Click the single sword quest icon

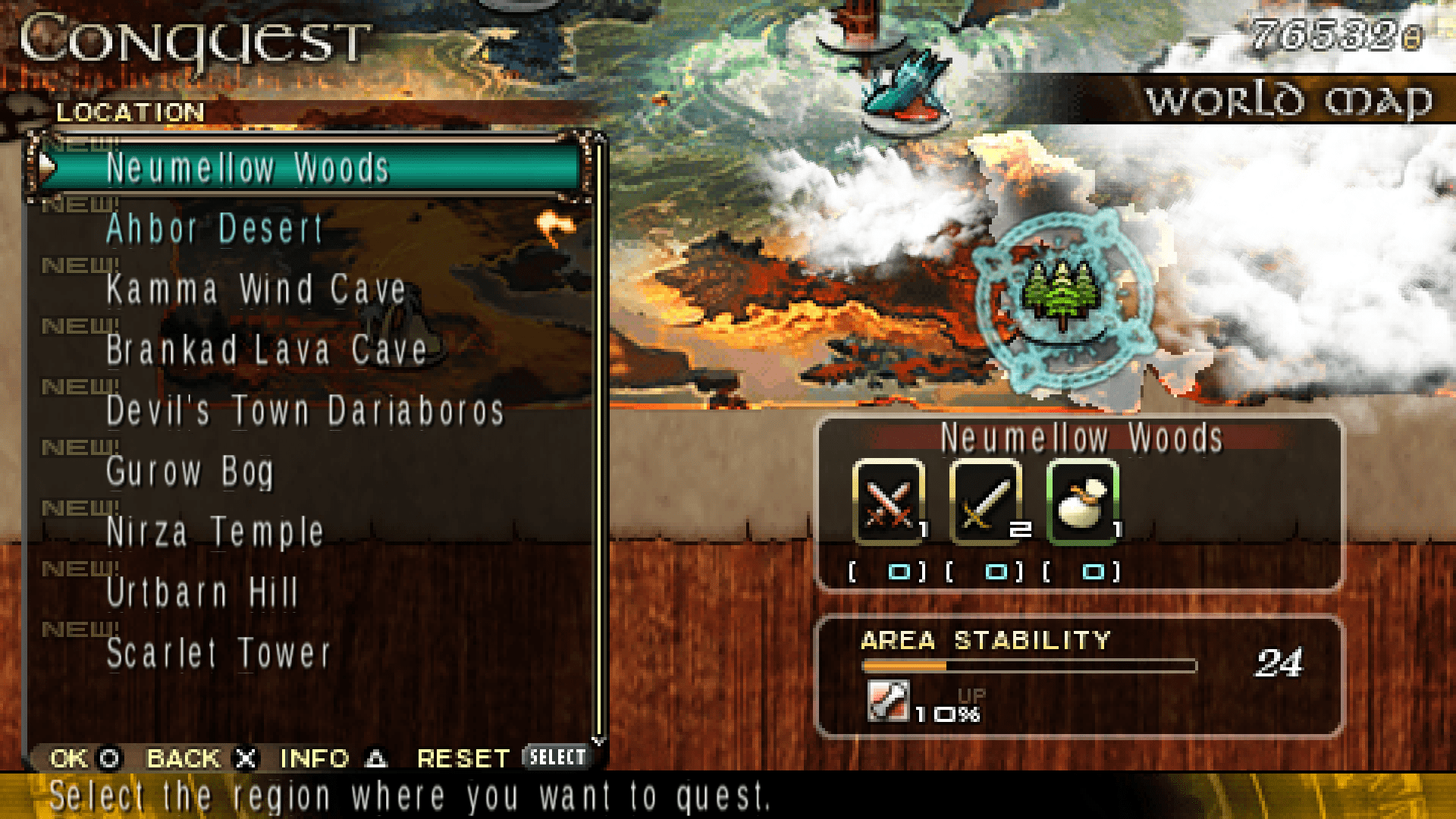986,502
